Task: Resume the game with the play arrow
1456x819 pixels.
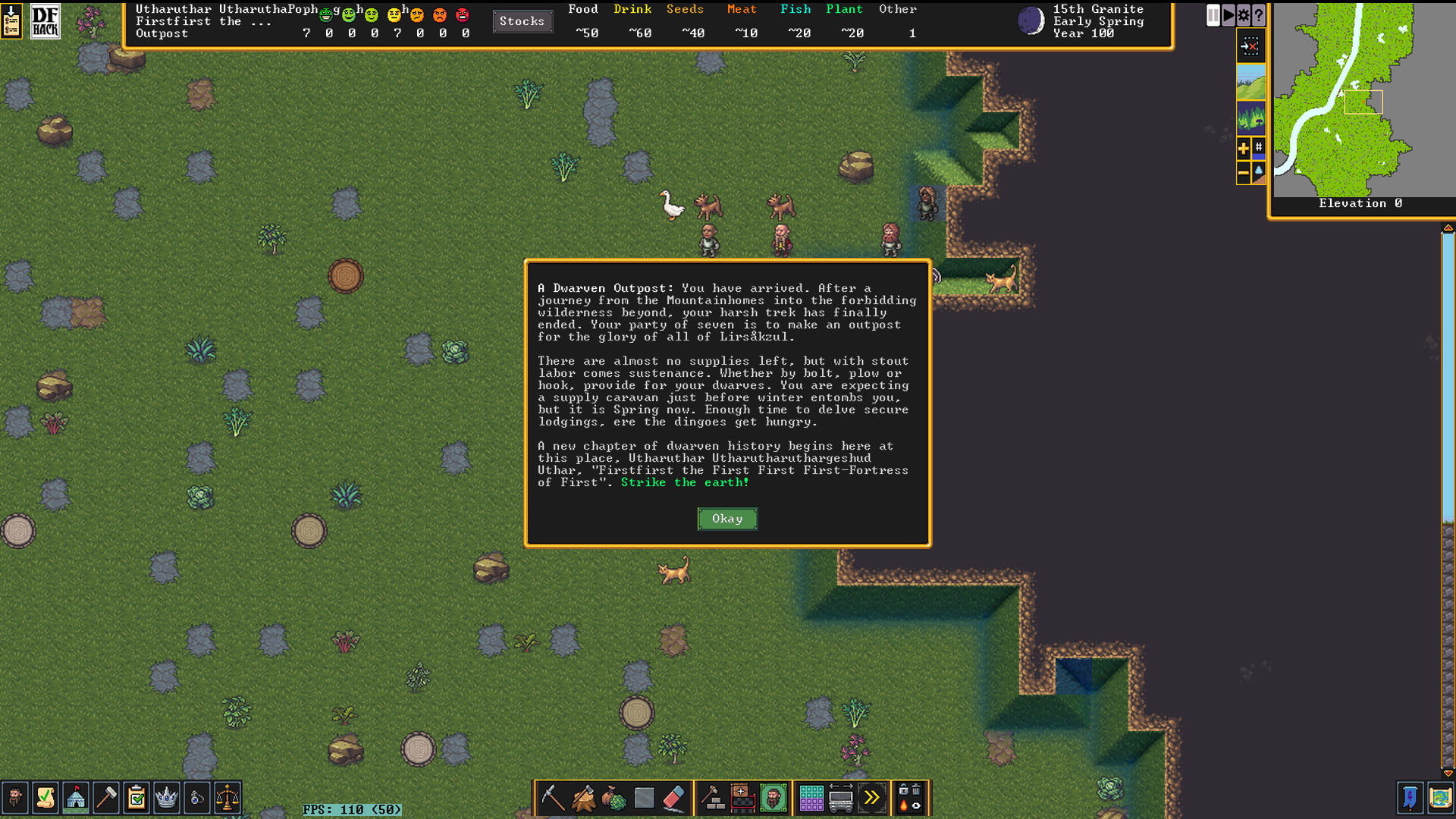Action: point(1228,15)
